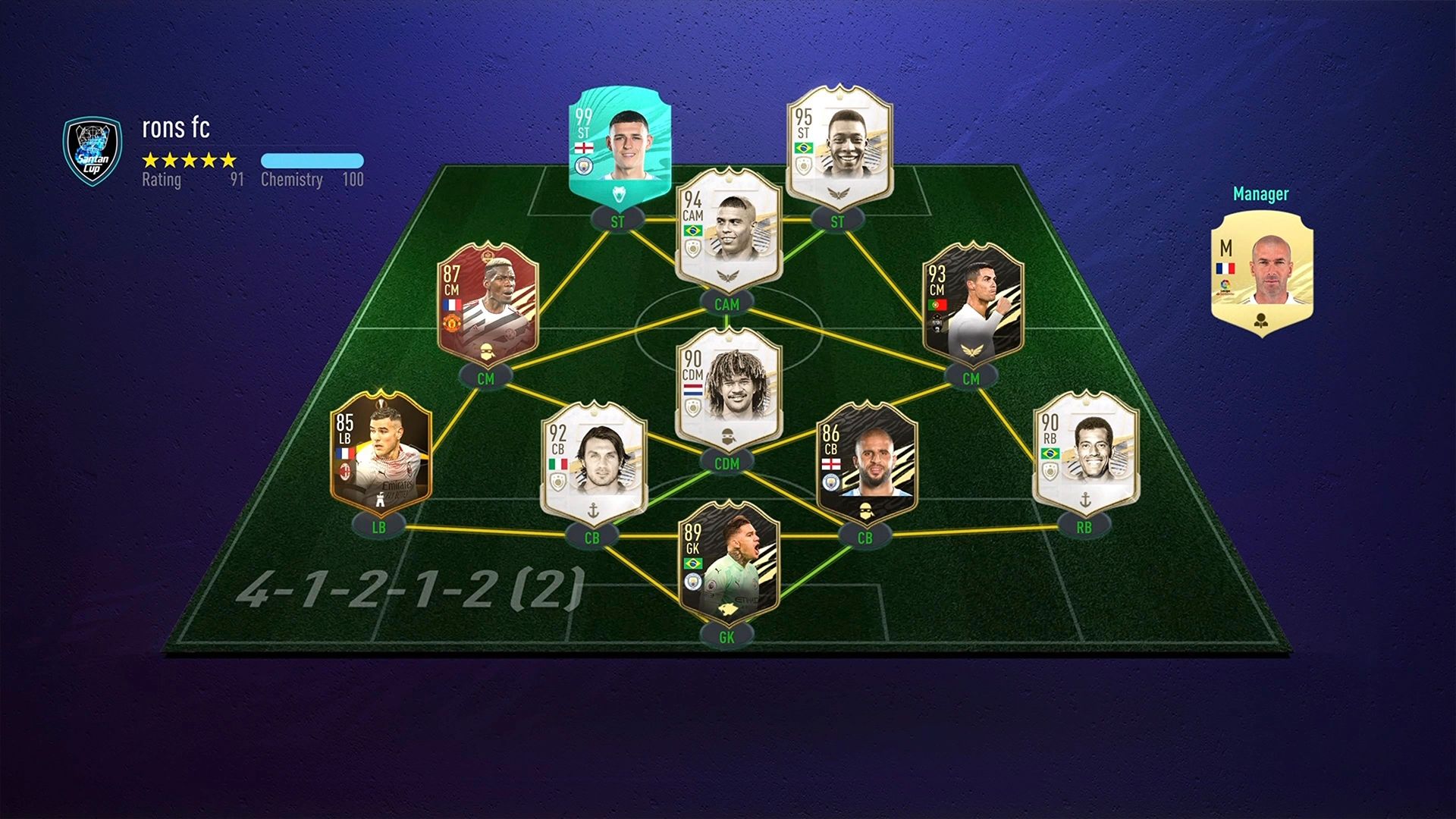1456x819 pixels.
Task: Click the Zidane manager card
Action: (1261, 273)
